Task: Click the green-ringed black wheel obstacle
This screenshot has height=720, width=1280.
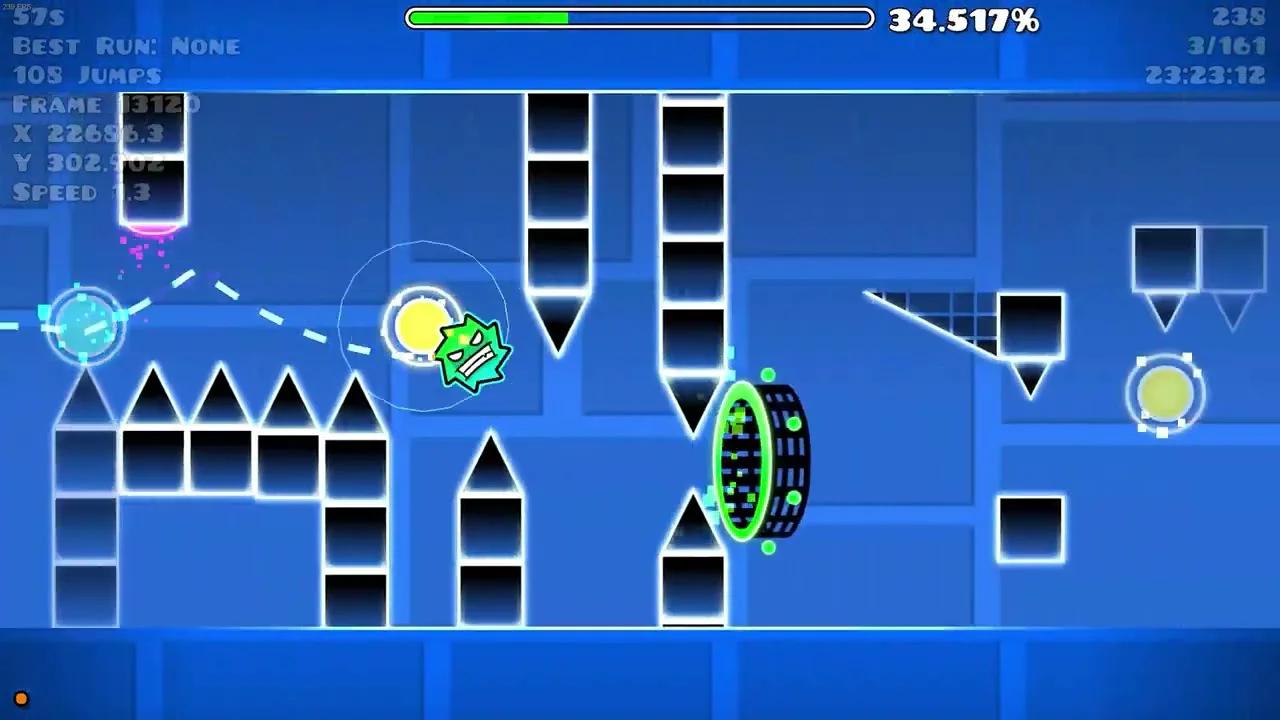Action: click(x=762, y=460)
